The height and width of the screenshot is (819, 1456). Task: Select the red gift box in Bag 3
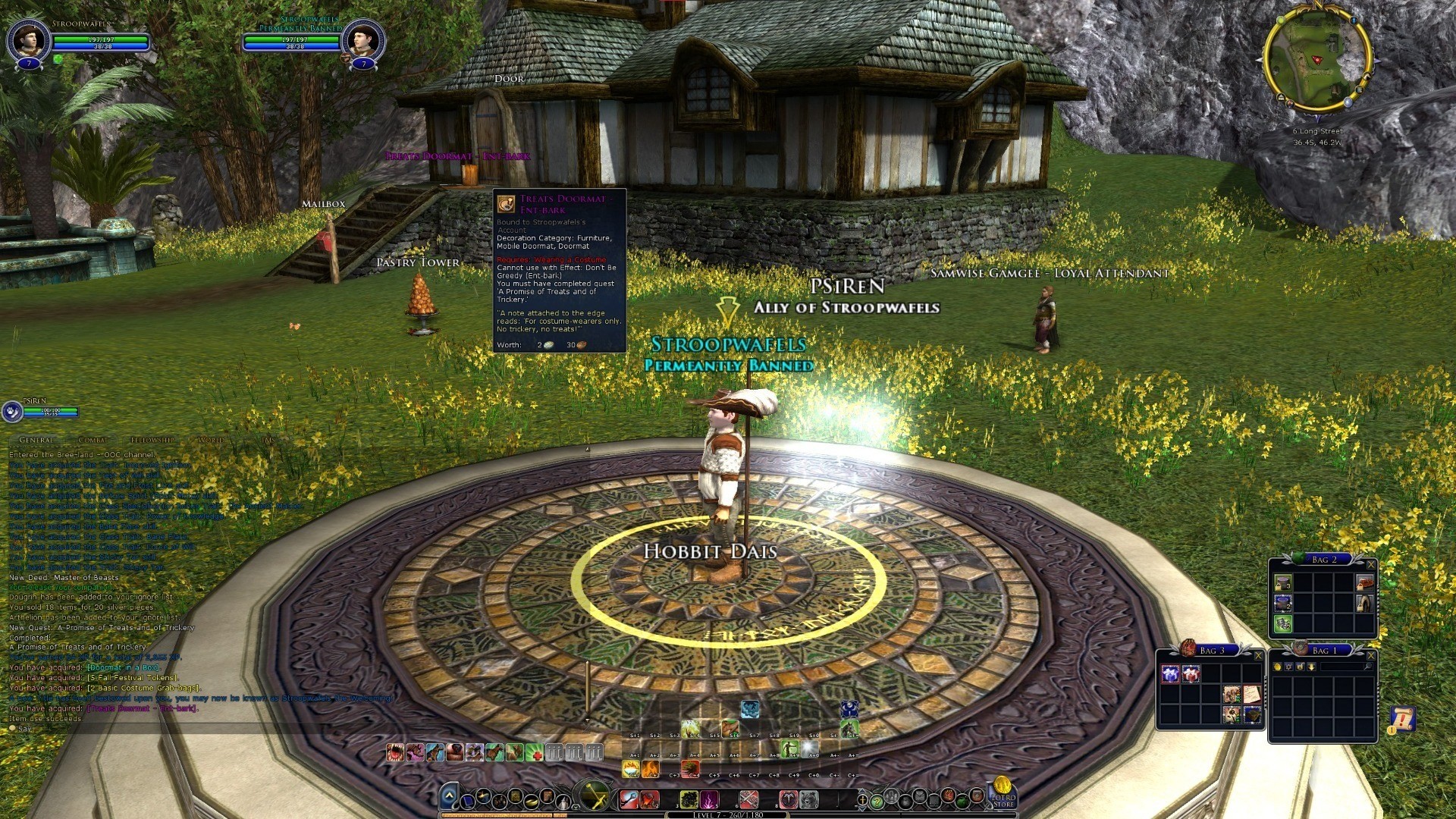1191,673
